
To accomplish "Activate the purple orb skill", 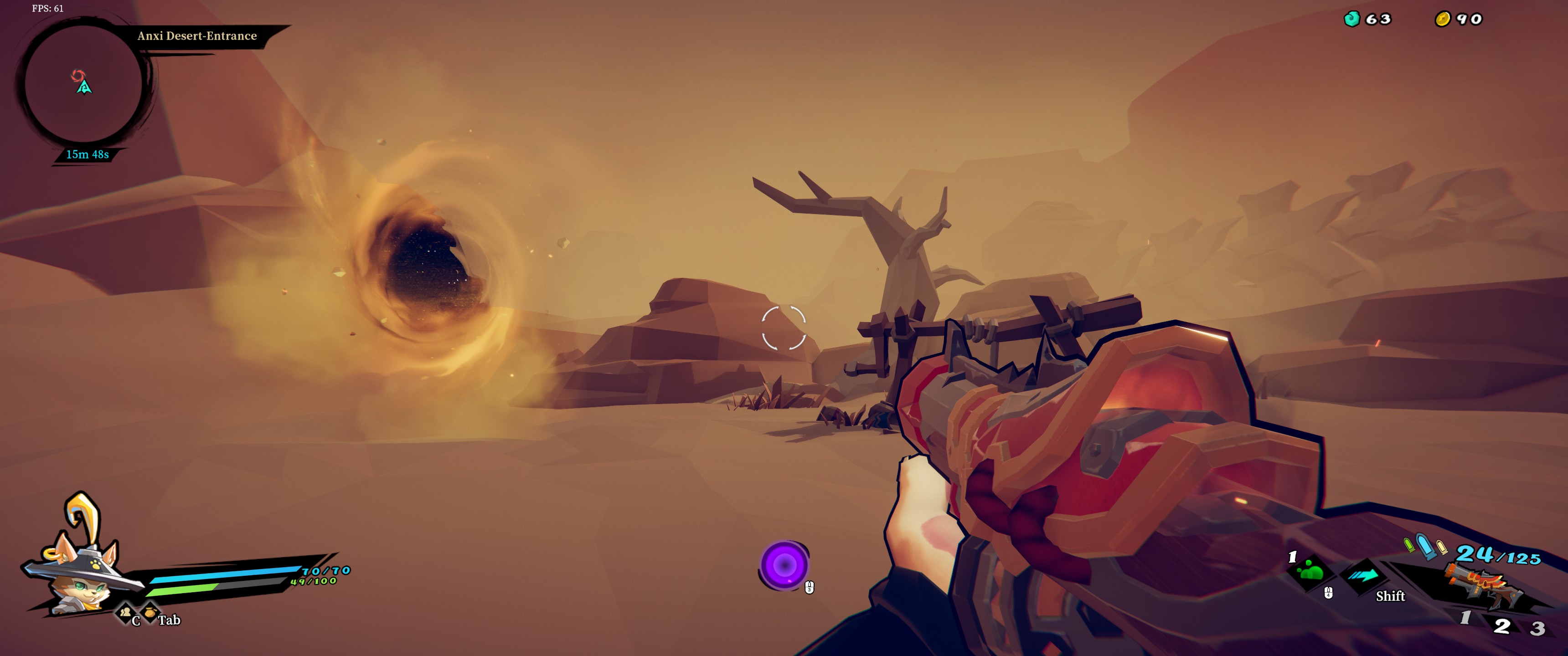I will tap(784, 565).
